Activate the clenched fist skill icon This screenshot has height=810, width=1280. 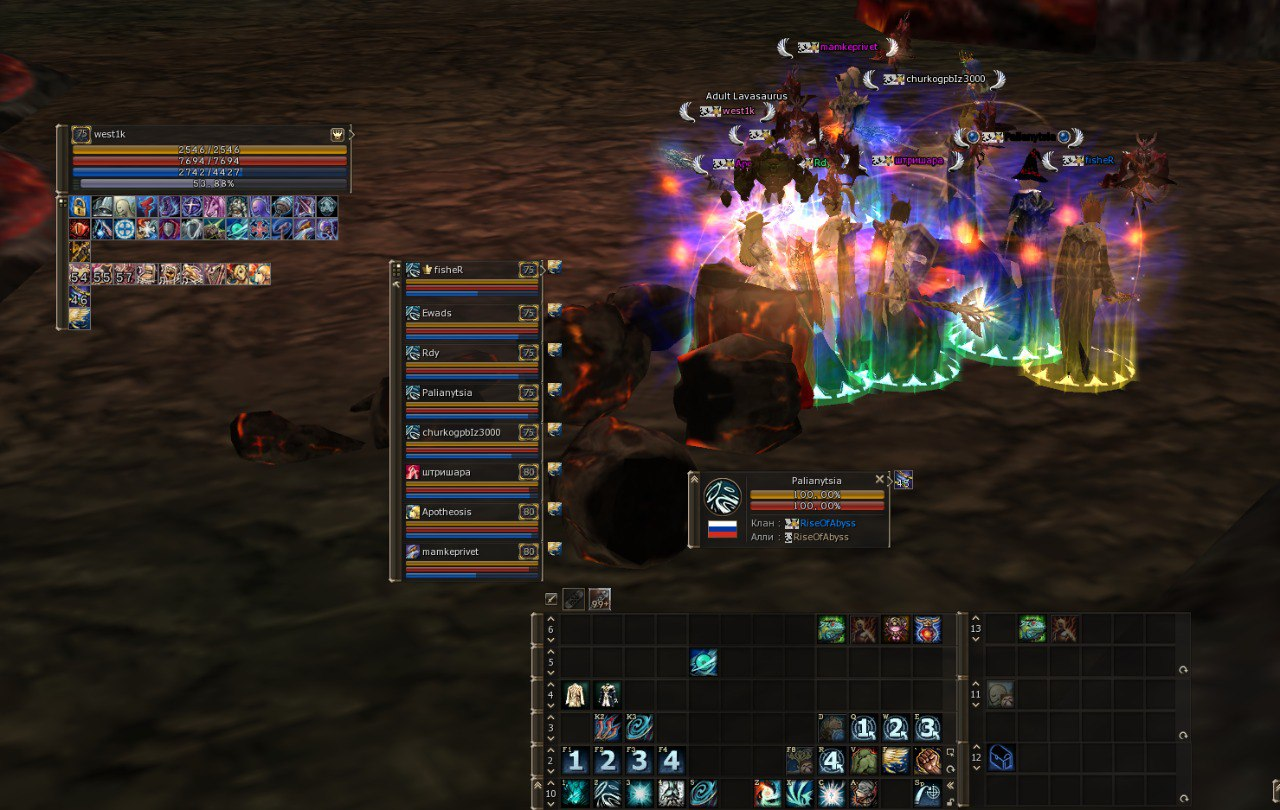(x=928, y=761)
